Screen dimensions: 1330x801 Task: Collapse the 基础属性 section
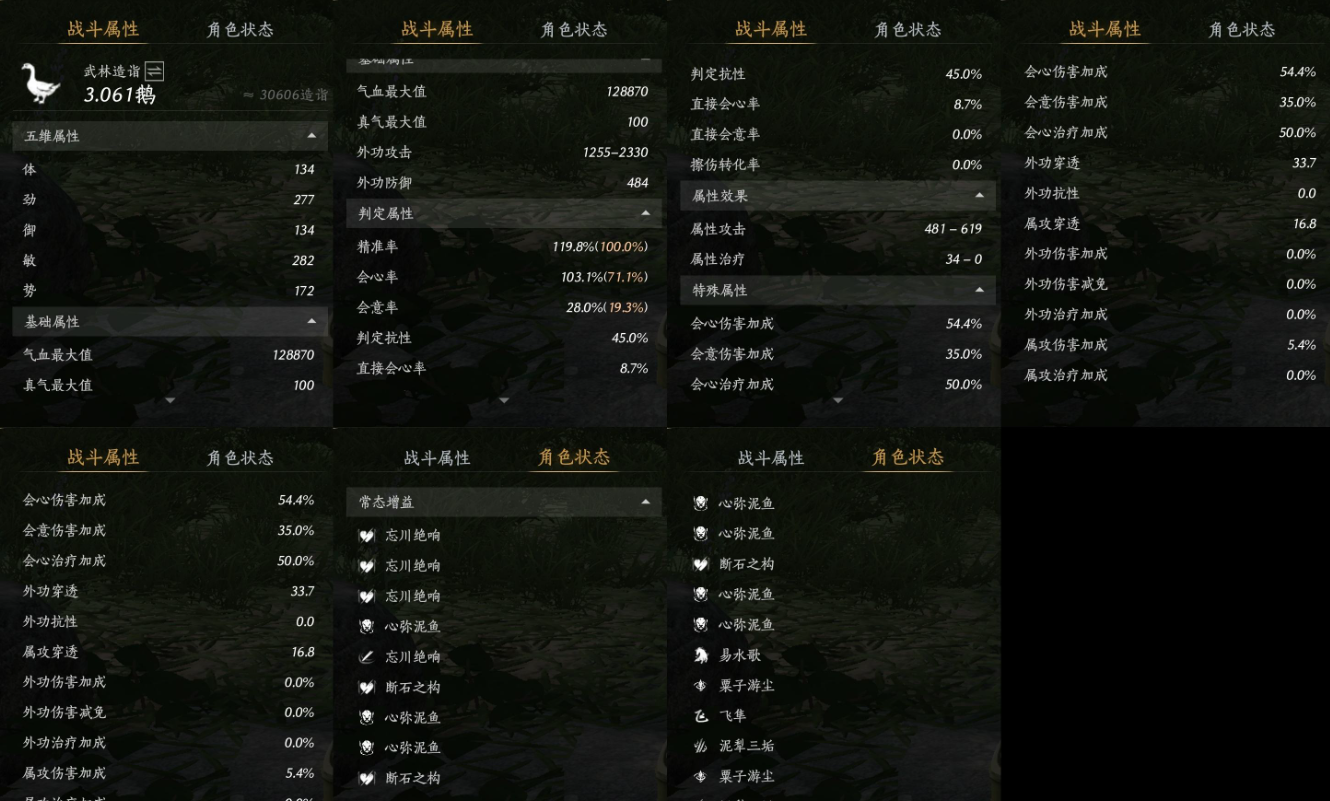pyautogui.click(x=314, y=321)
